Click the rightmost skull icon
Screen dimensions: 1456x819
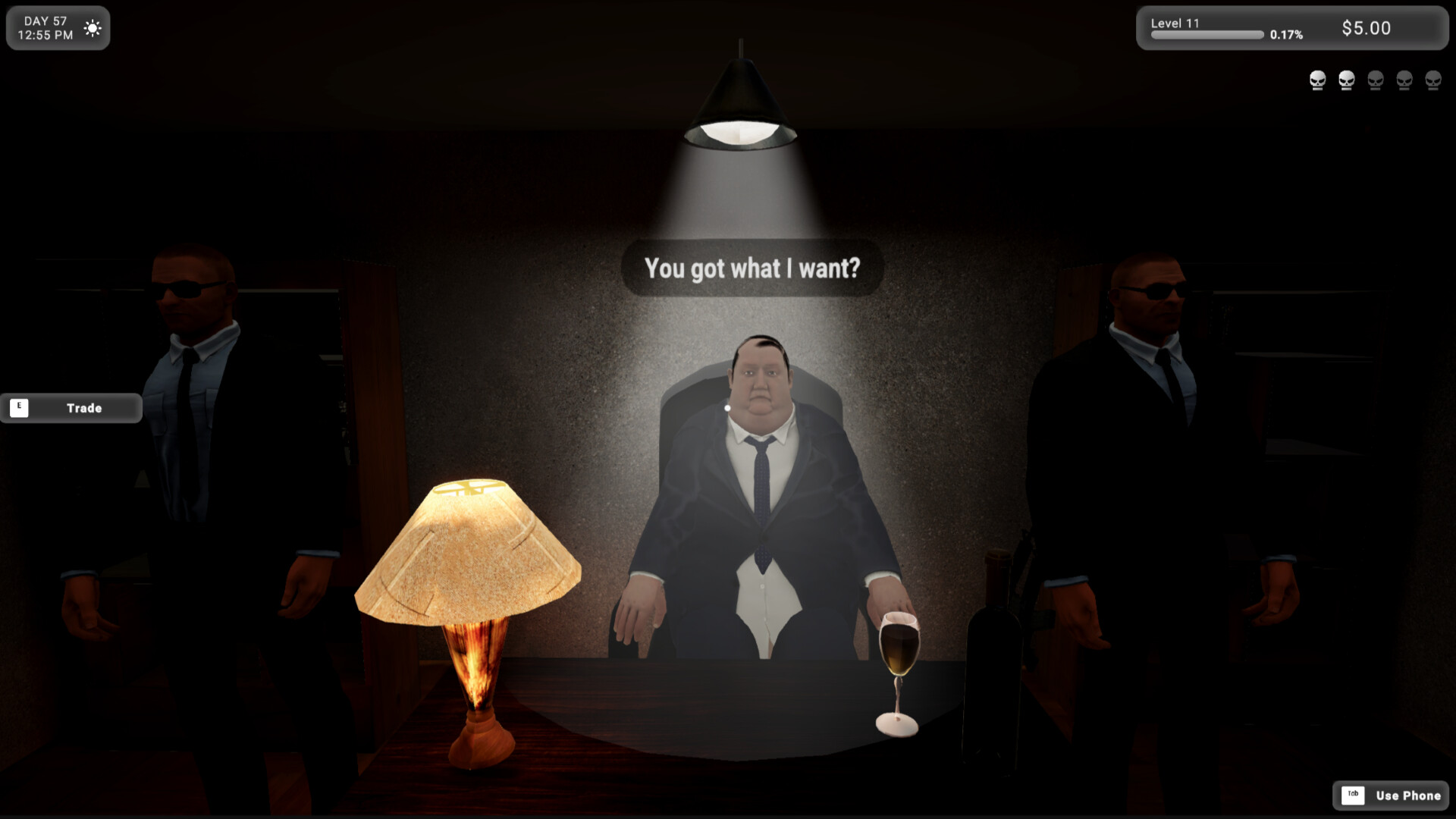coord(1433,80)
